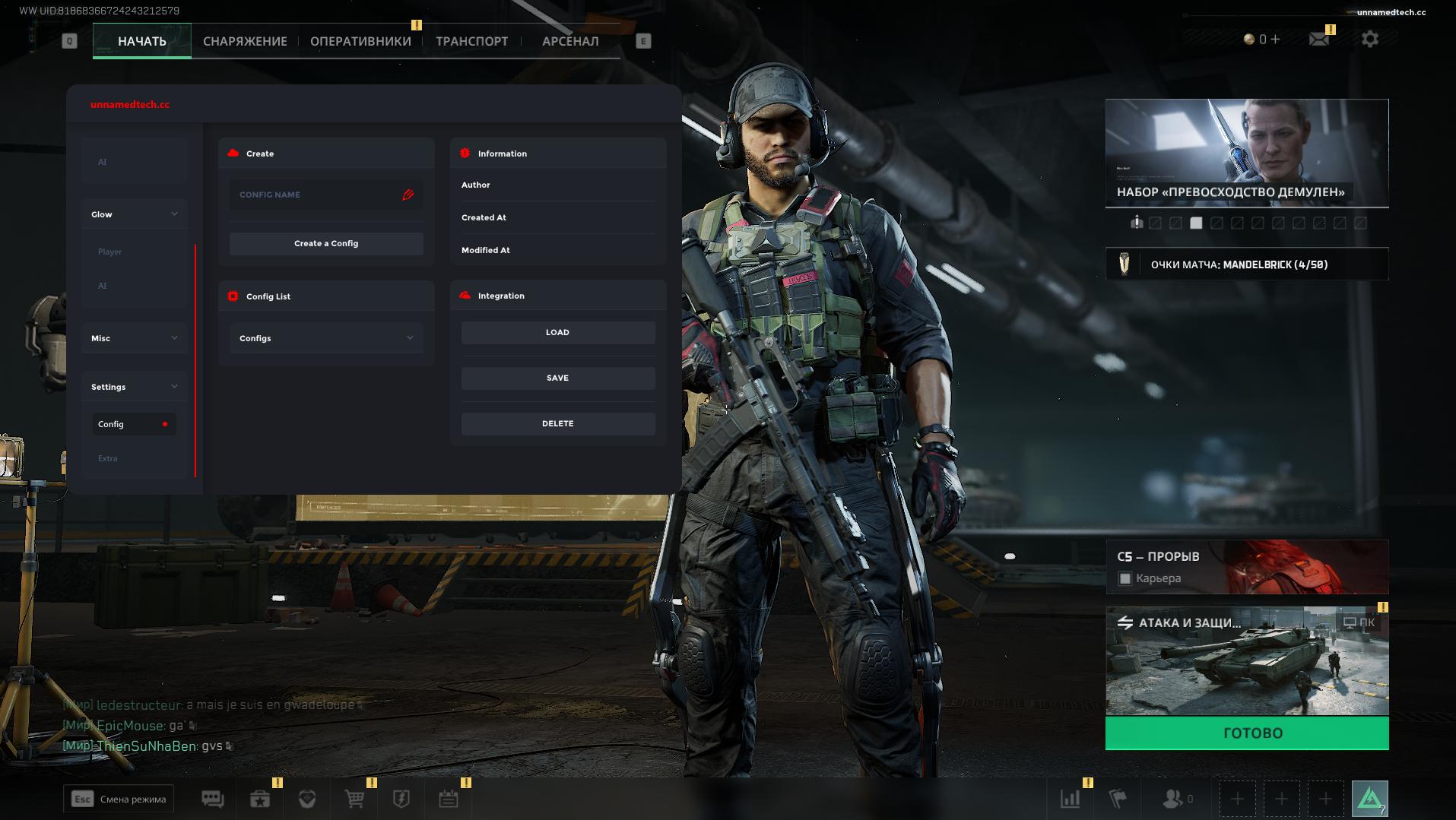Click the LOAD config button
This screenshot has height=820, width=1456.
(557, 332)
